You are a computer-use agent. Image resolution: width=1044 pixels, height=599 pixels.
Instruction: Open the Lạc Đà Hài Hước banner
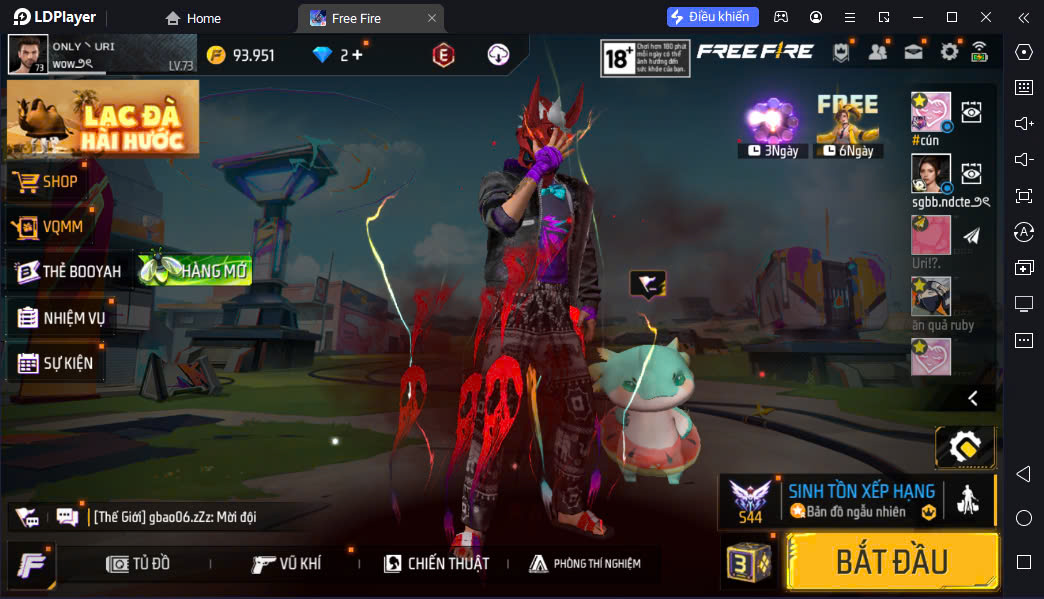coord(103,118)
